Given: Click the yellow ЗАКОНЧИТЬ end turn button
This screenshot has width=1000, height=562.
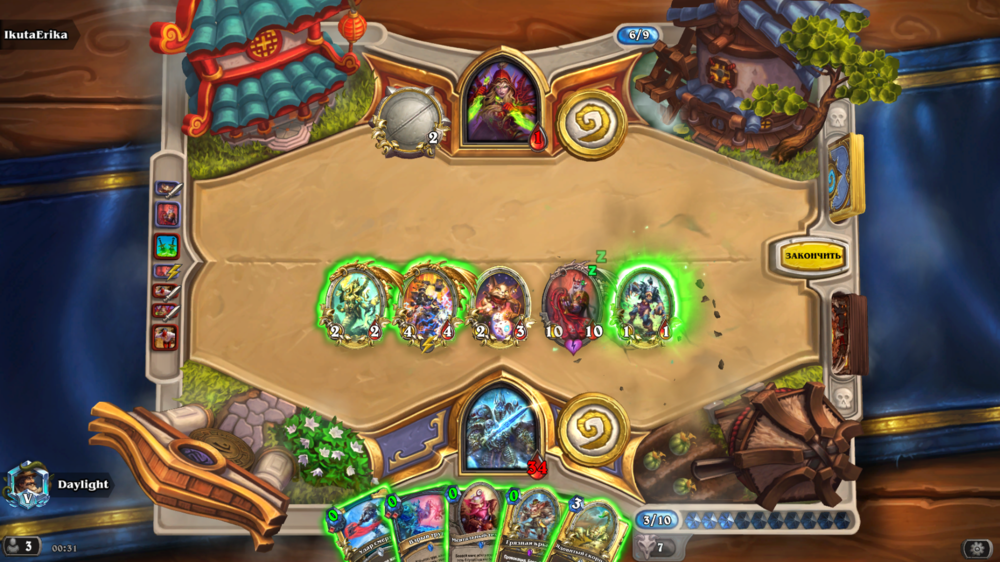Looking at the screenshot, I should pos(813,256).
